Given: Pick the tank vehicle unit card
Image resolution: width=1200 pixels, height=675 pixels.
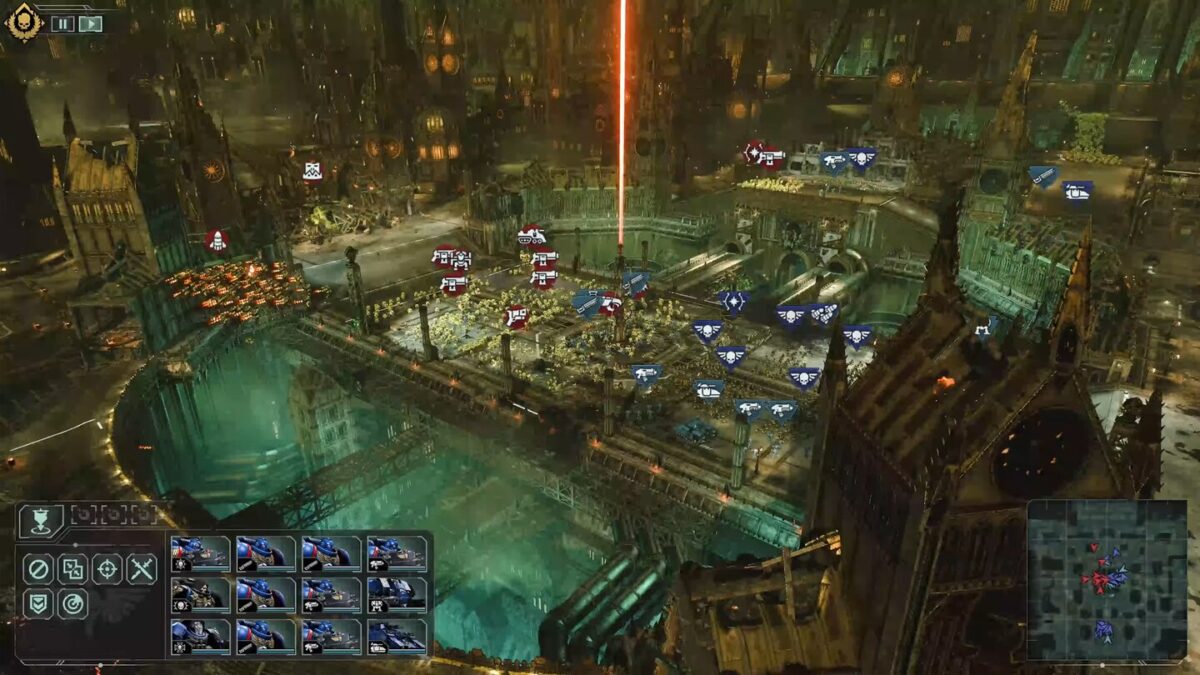Looking at the screenshot, I should (x=397, y=635).
